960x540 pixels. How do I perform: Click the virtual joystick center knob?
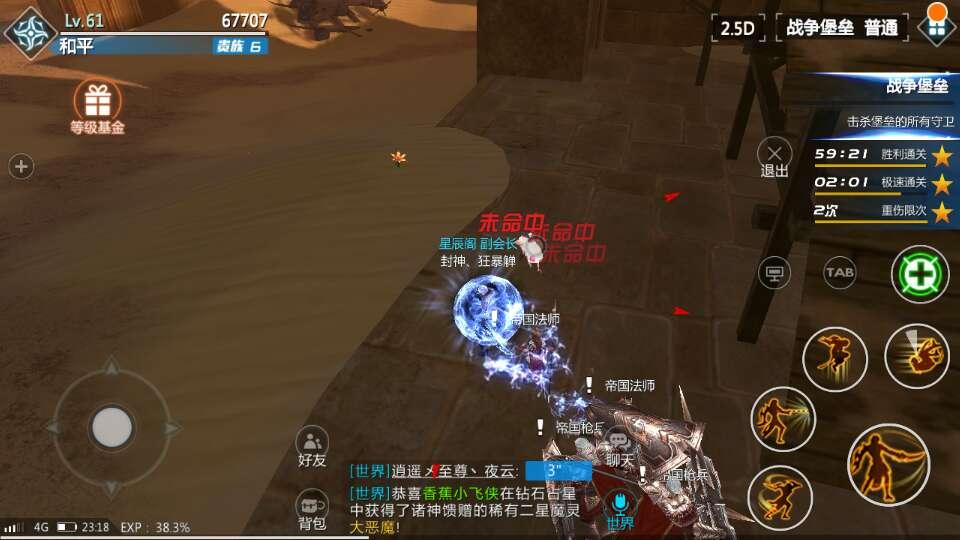pos(111,428)
